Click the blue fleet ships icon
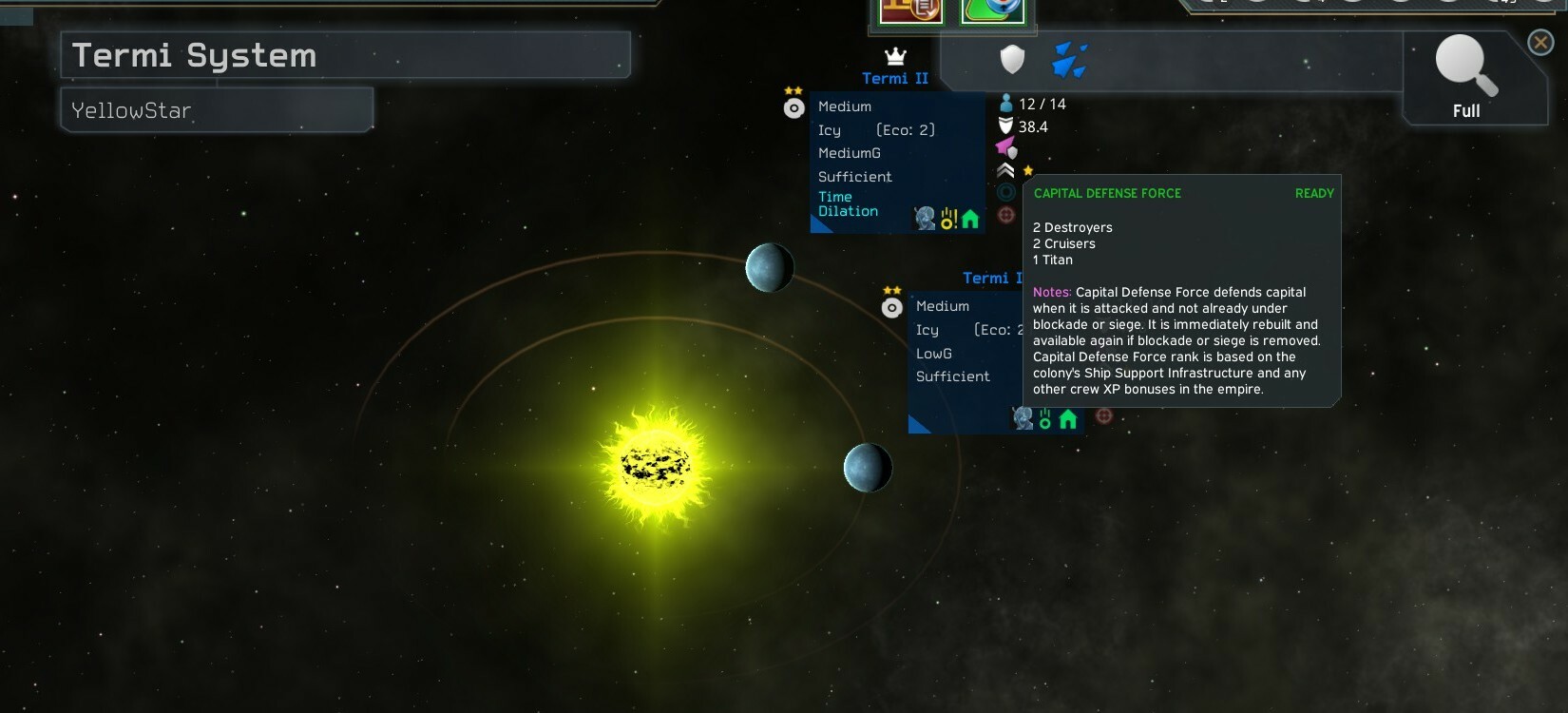1568x713 pixels. 1069,60
